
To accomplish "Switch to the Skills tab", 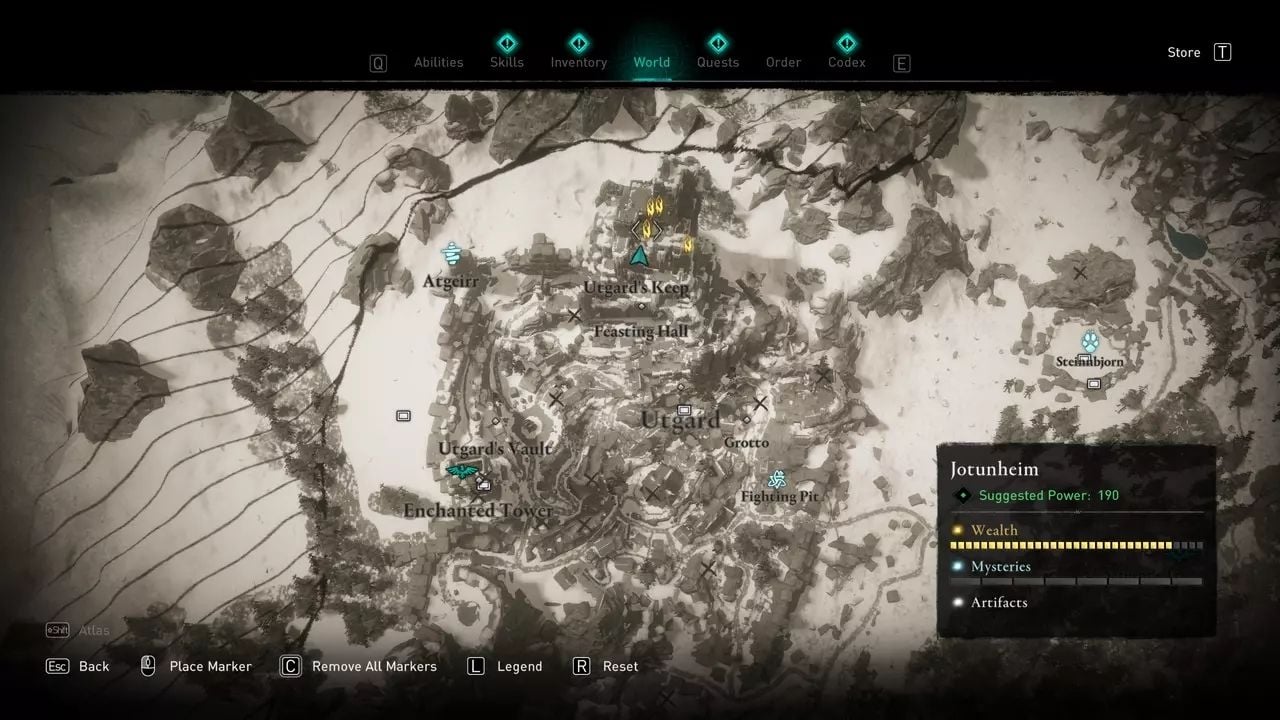I will point(507,62).
